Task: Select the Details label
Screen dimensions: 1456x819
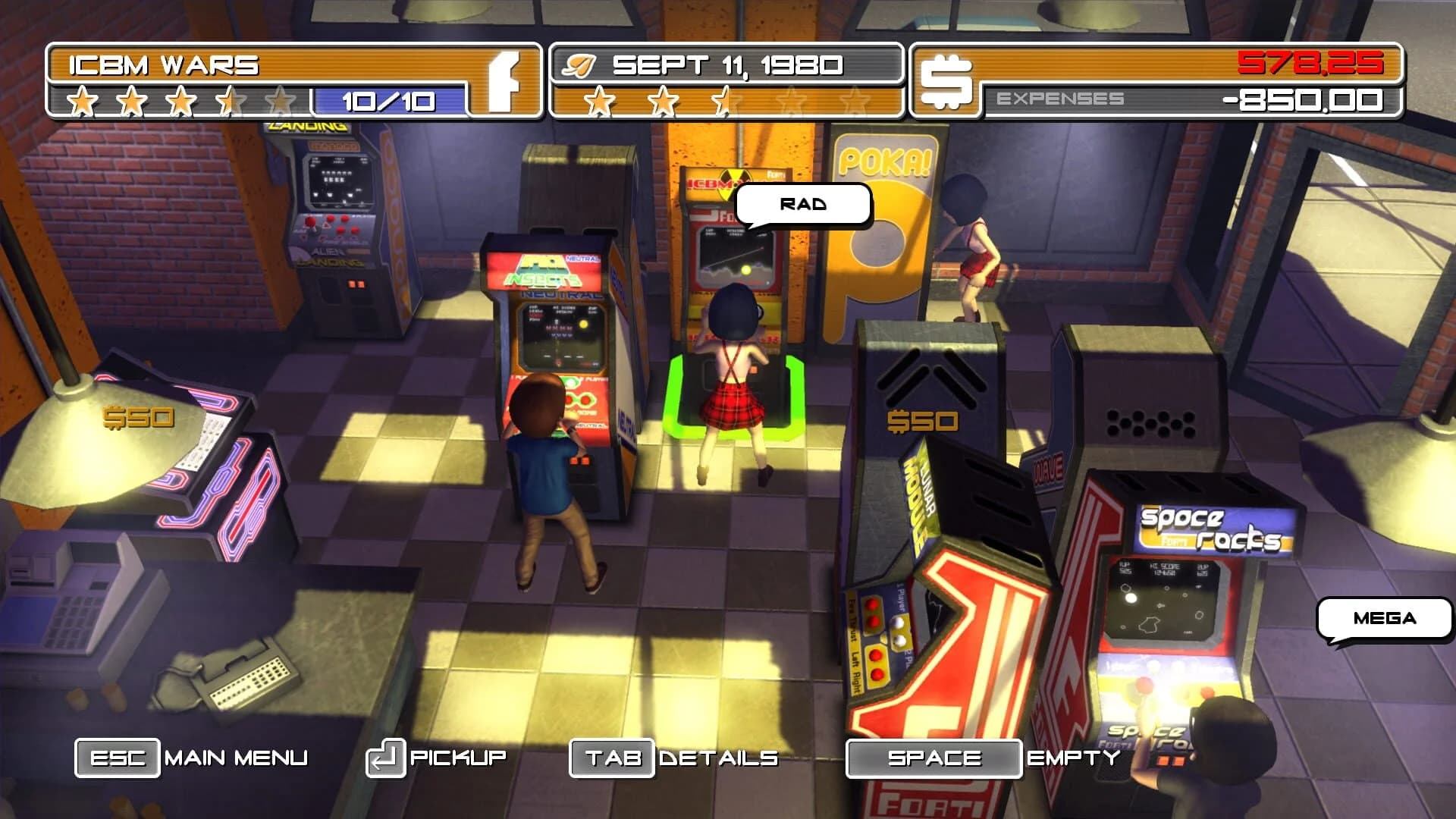Action: [x=719, y=757]
